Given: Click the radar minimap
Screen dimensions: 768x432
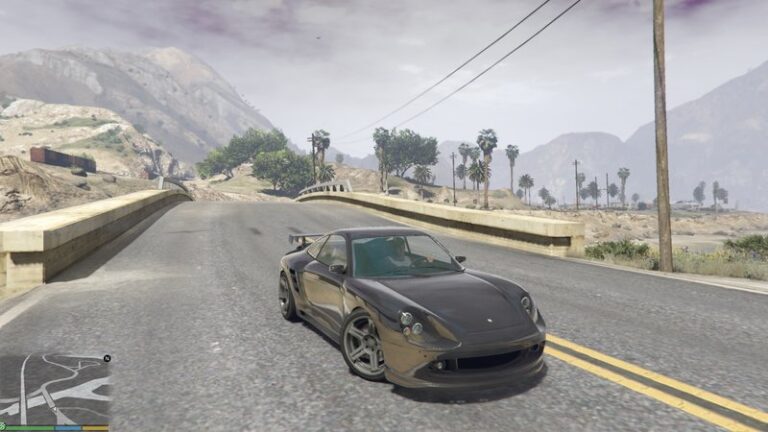Looking at the screenshot, I should click(x=55, y=389).
